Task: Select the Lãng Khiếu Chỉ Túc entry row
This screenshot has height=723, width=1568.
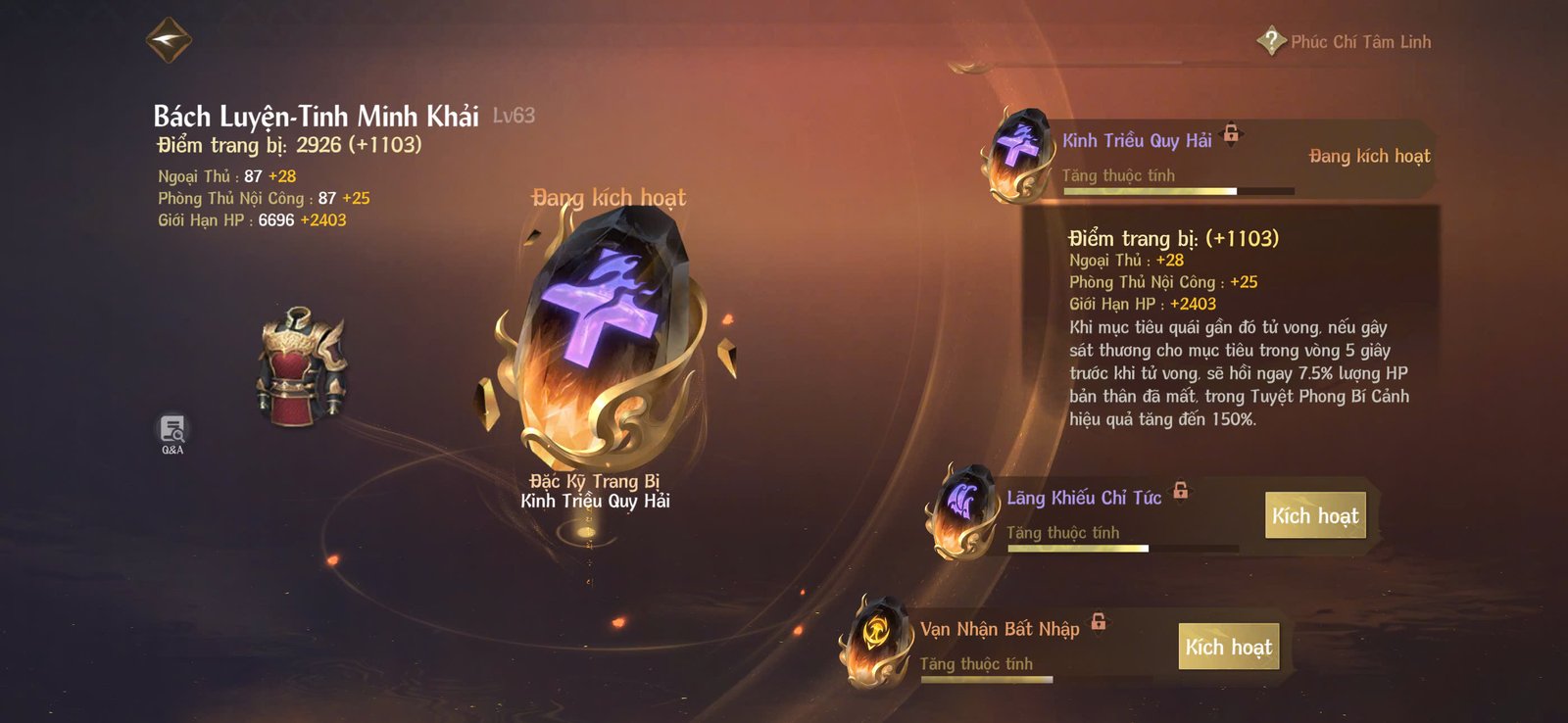Action: coord(1083,498)
